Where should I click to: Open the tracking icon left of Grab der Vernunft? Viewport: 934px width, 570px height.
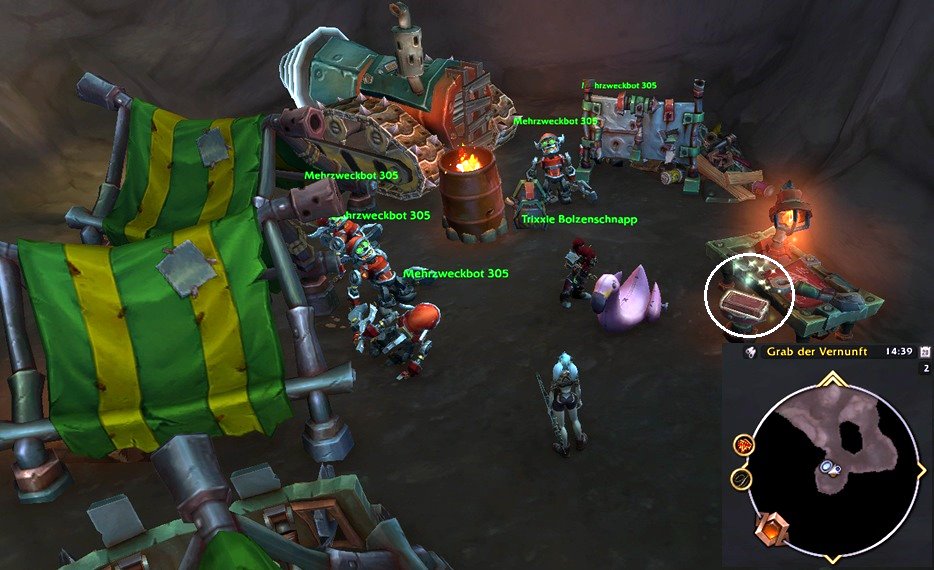pyautogui.click(x=748, y=352)
